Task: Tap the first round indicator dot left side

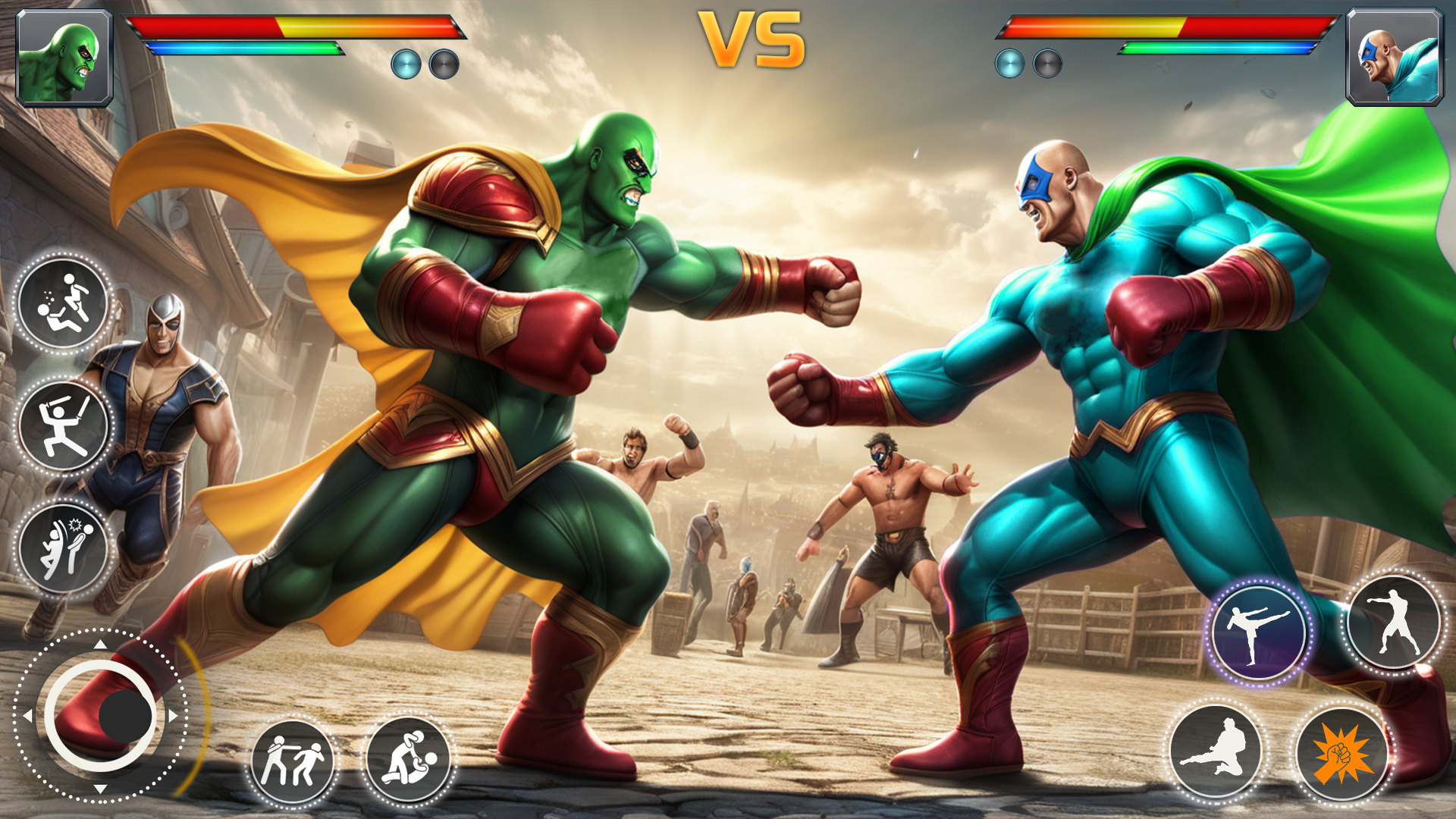Action: click(x=406, y=64)
